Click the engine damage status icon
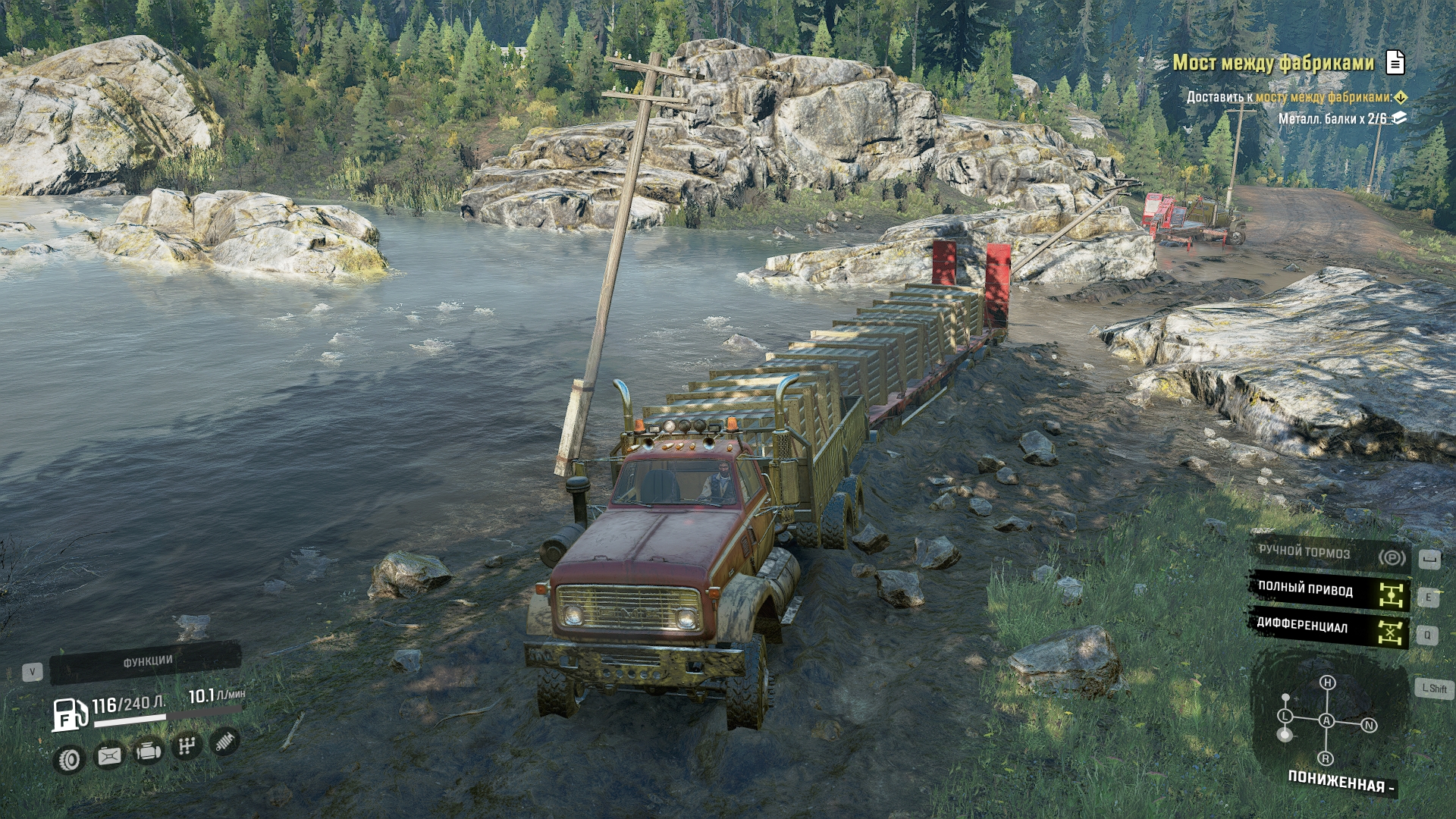 [x=148, y=752]
